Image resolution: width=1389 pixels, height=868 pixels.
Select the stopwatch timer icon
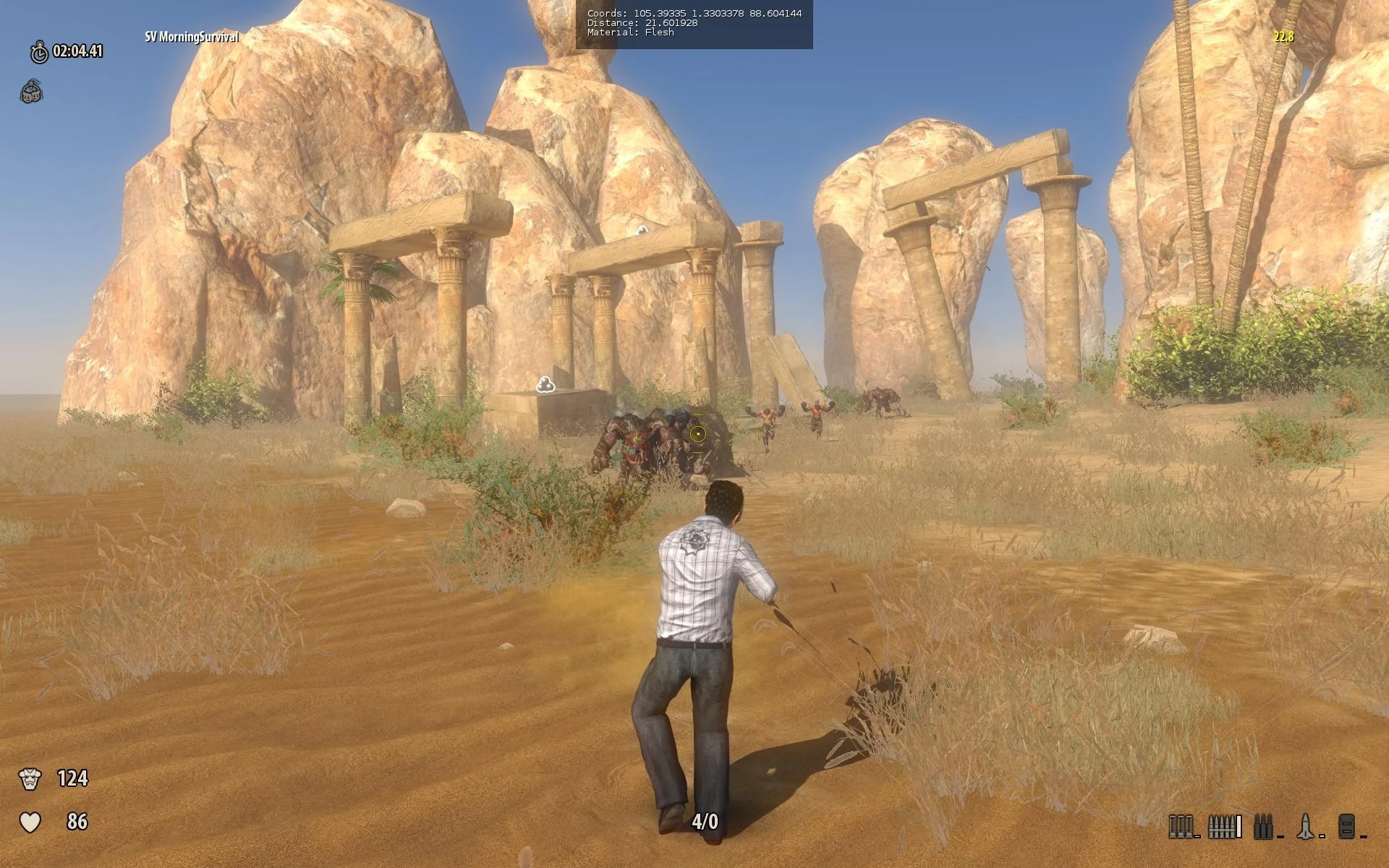click(x=39, y=51)
